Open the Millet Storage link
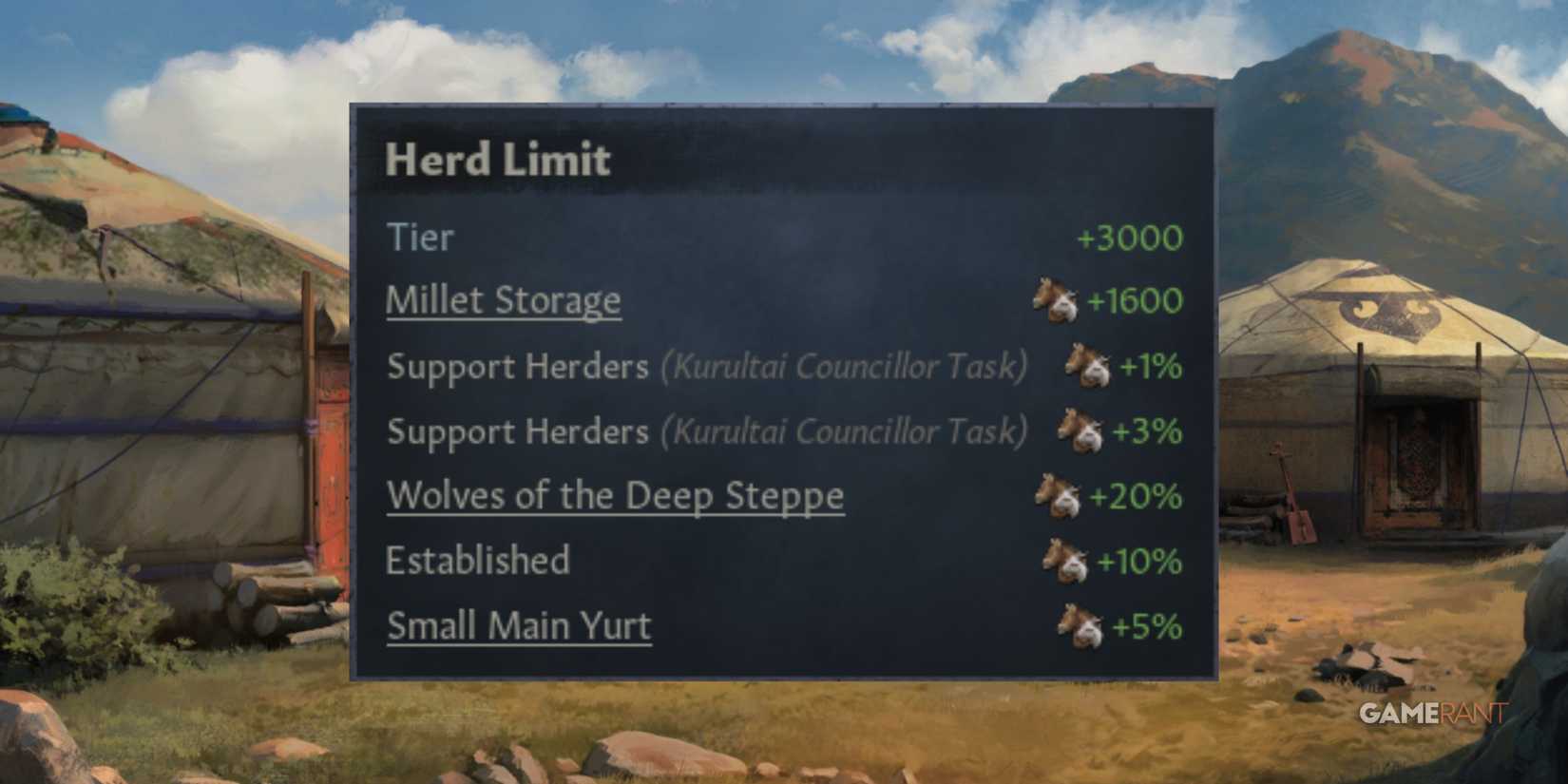1568x784 pixels. click(x=504, y=300)
